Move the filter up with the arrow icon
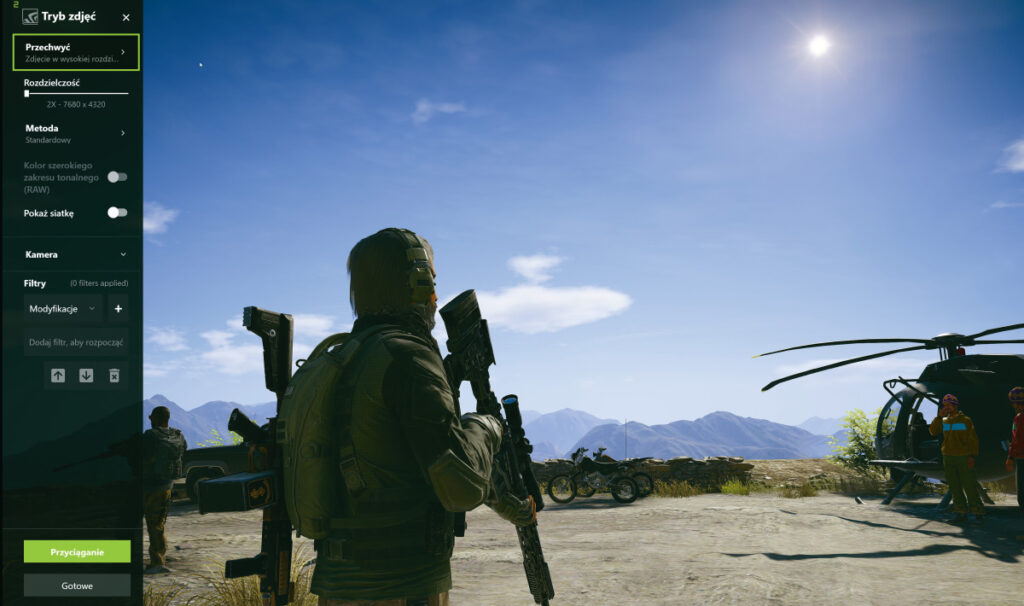 58,375
